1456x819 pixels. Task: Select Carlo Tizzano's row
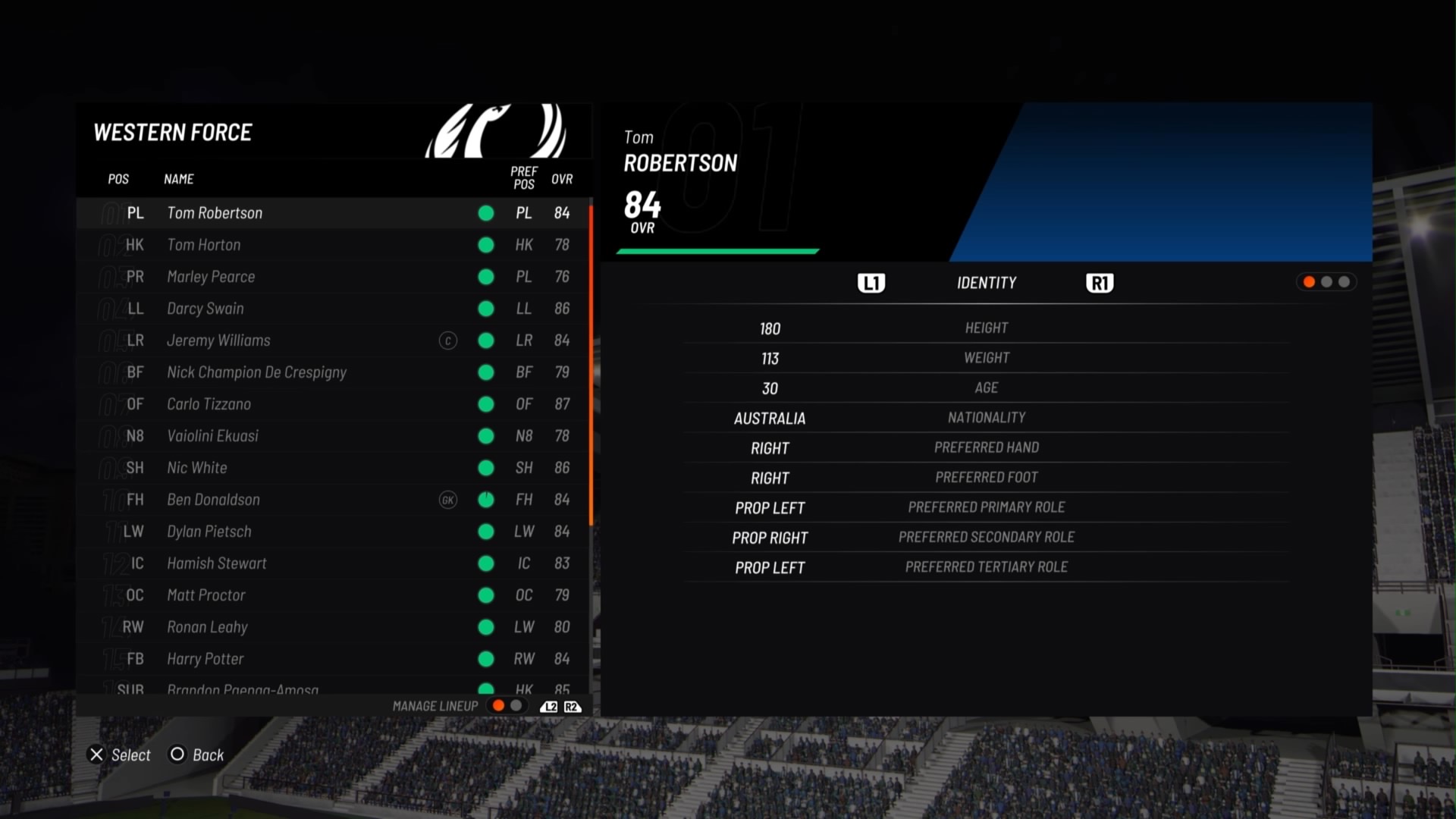pyautogui.click(x=209, y=404)
